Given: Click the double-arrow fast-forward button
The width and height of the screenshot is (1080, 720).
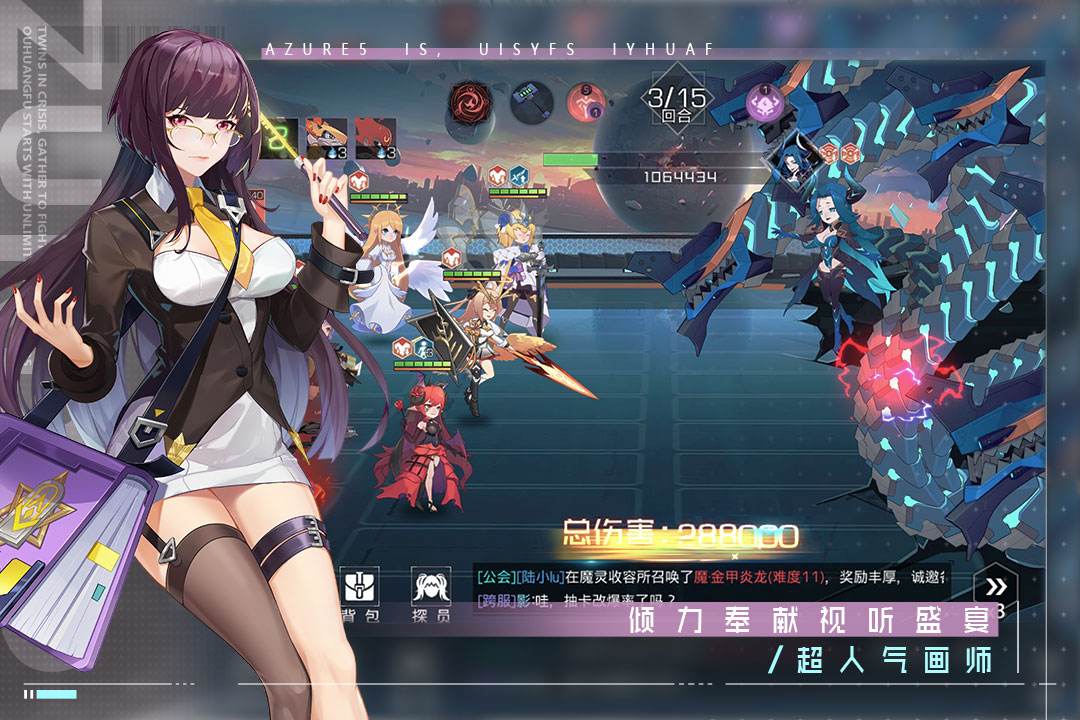Looking at the screenshot, I should [x=995, y=587].
